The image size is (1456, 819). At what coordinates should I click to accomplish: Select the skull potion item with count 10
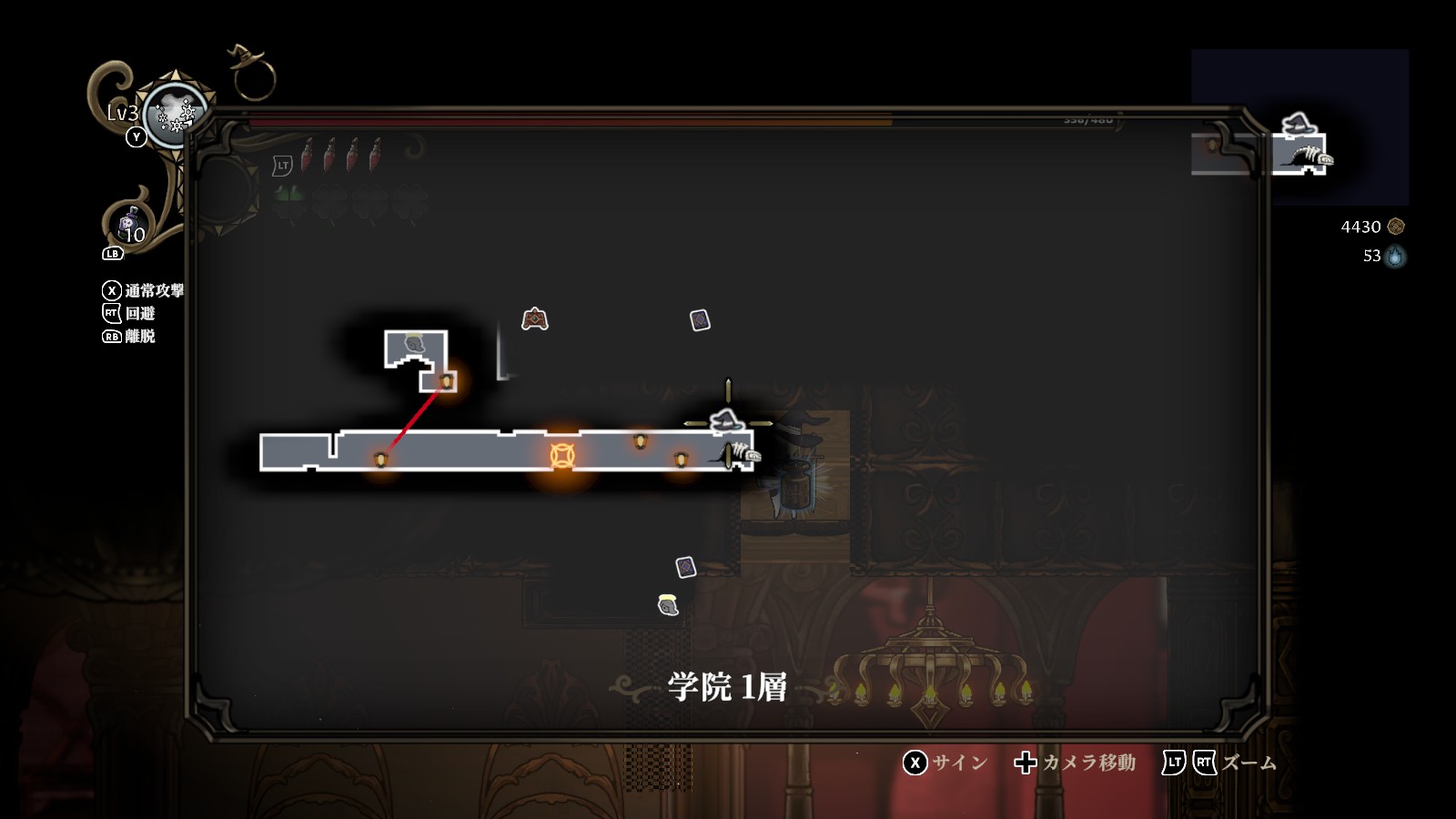129,226
